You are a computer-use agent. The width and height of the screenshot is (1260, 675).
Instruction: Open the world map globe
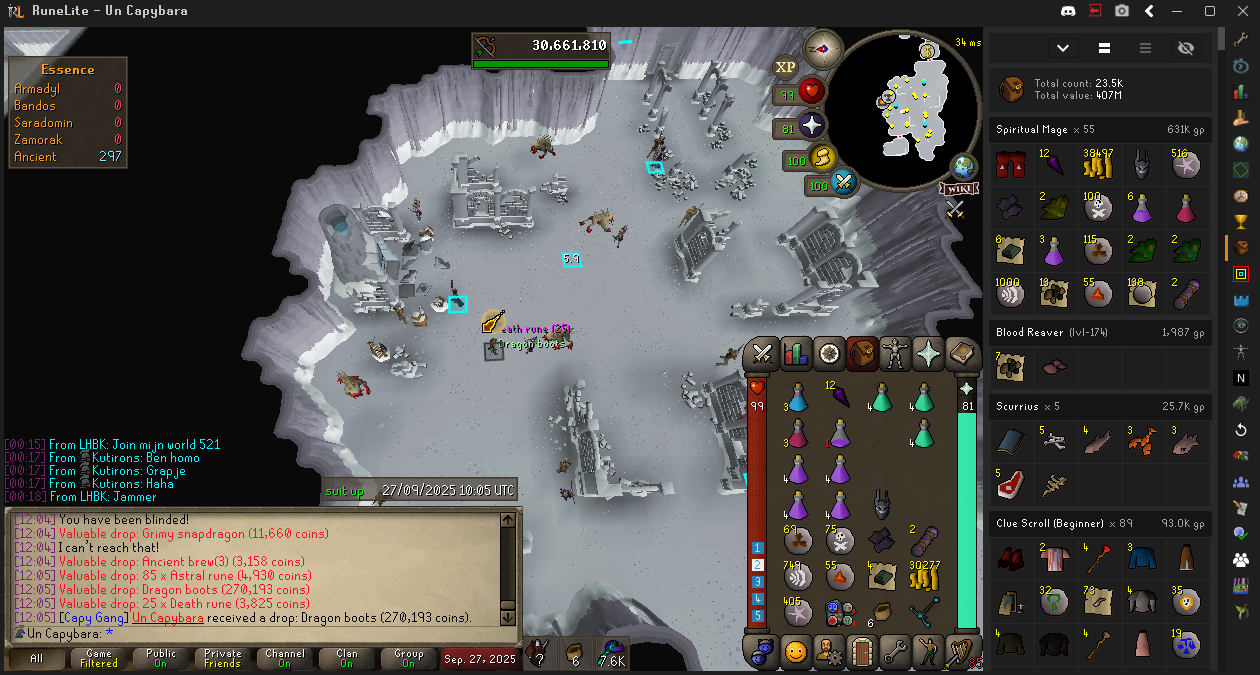click(963, 166)
